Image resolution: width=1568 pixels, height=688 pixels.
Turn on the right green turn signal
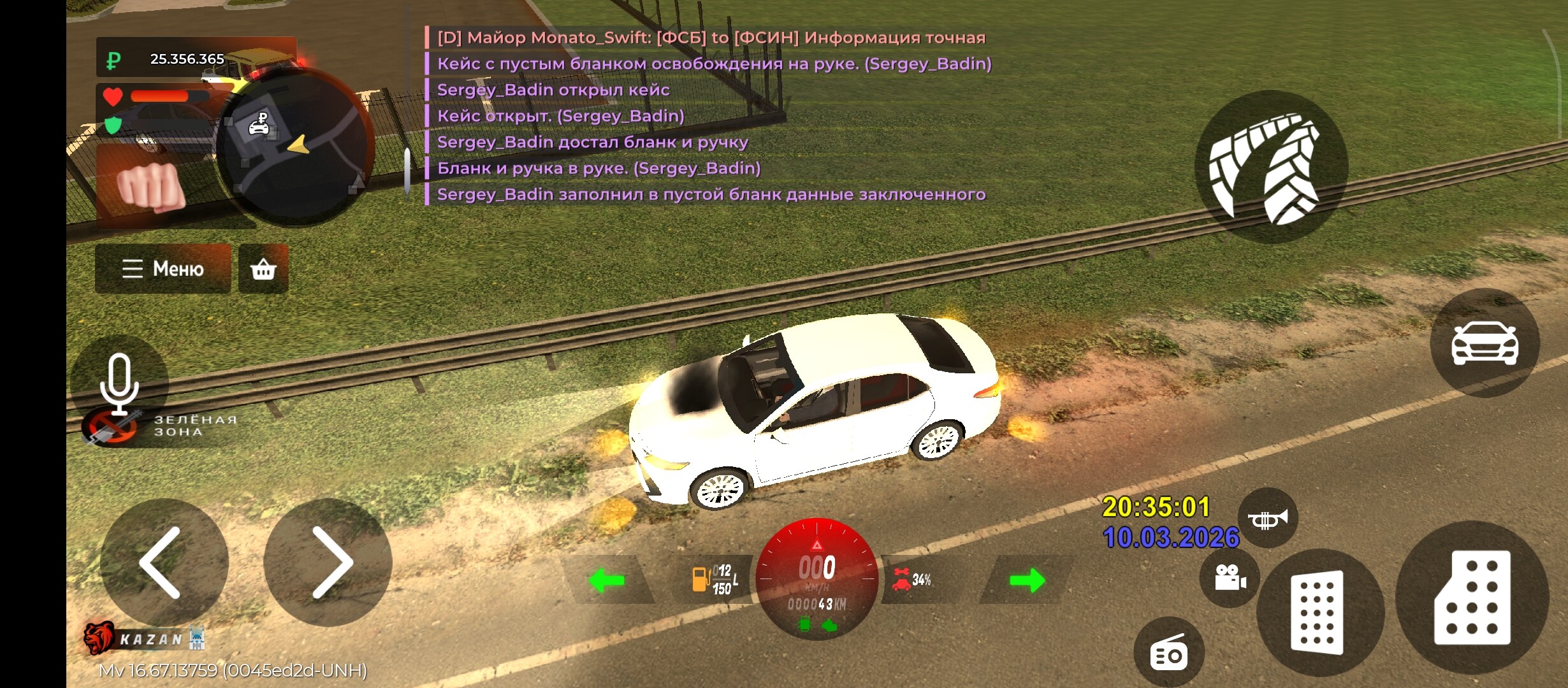click(x=1027, y=580)
